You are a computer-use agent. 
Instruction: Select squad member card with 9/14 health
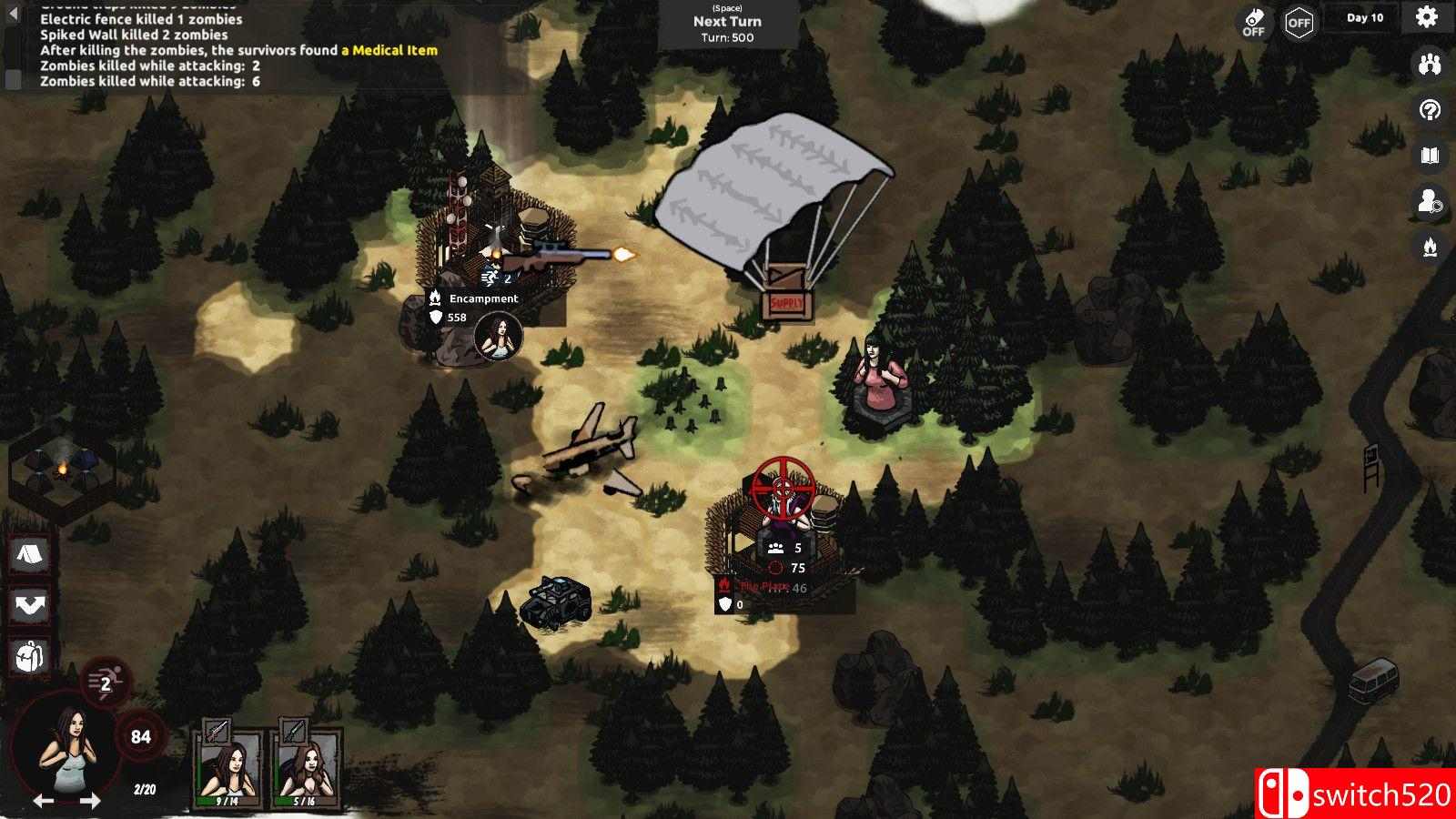[227, 764]
